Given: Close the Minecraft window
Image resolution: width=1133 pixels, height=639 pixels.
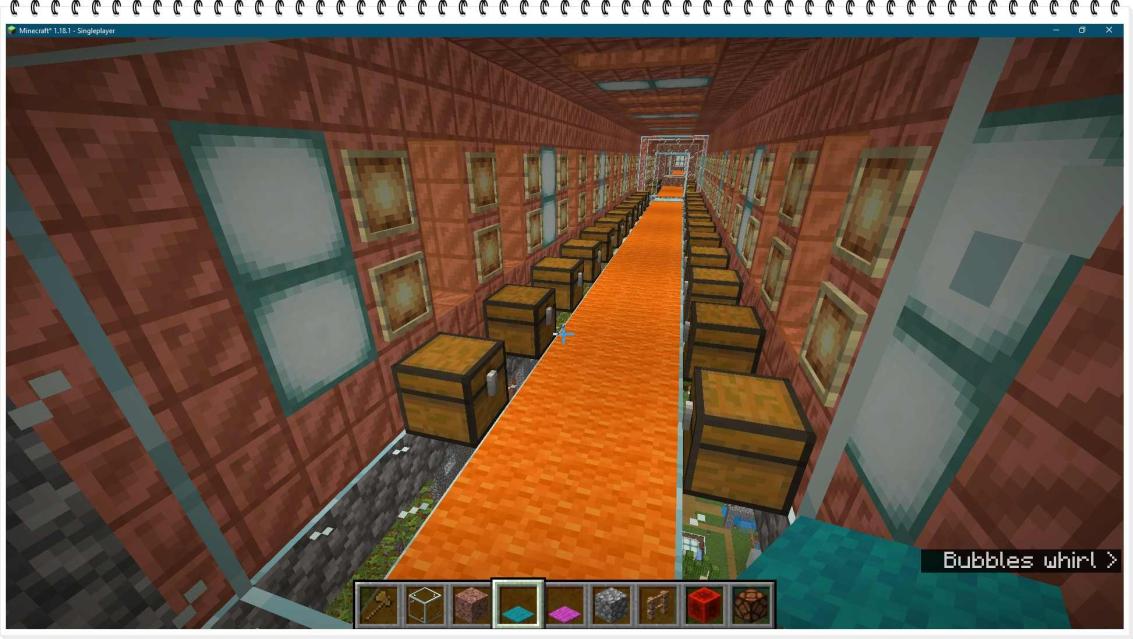Looking at the screenshot, I should (1109, 31).
